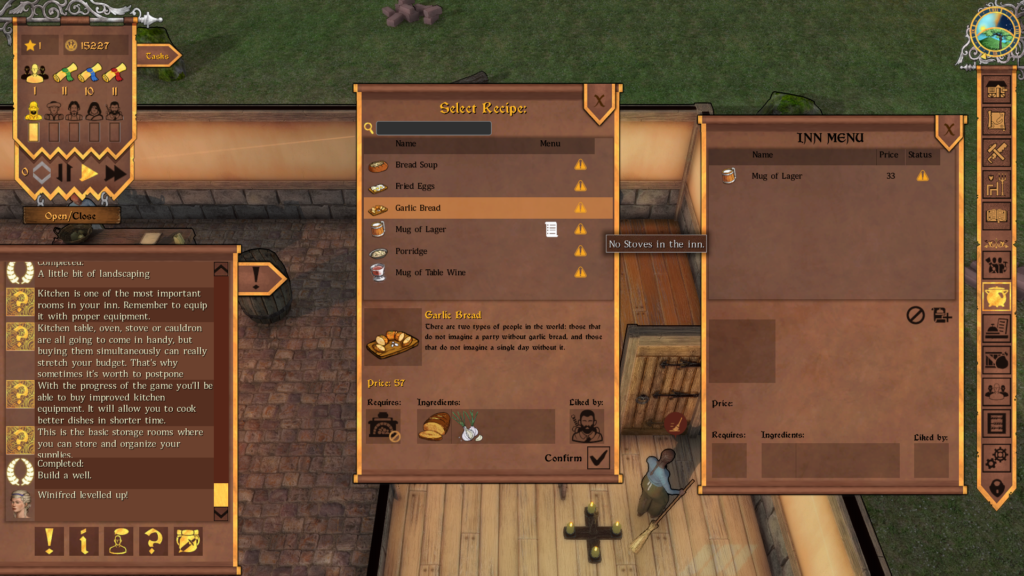Pick the Porridge recipe row

(x=411, y=251)
